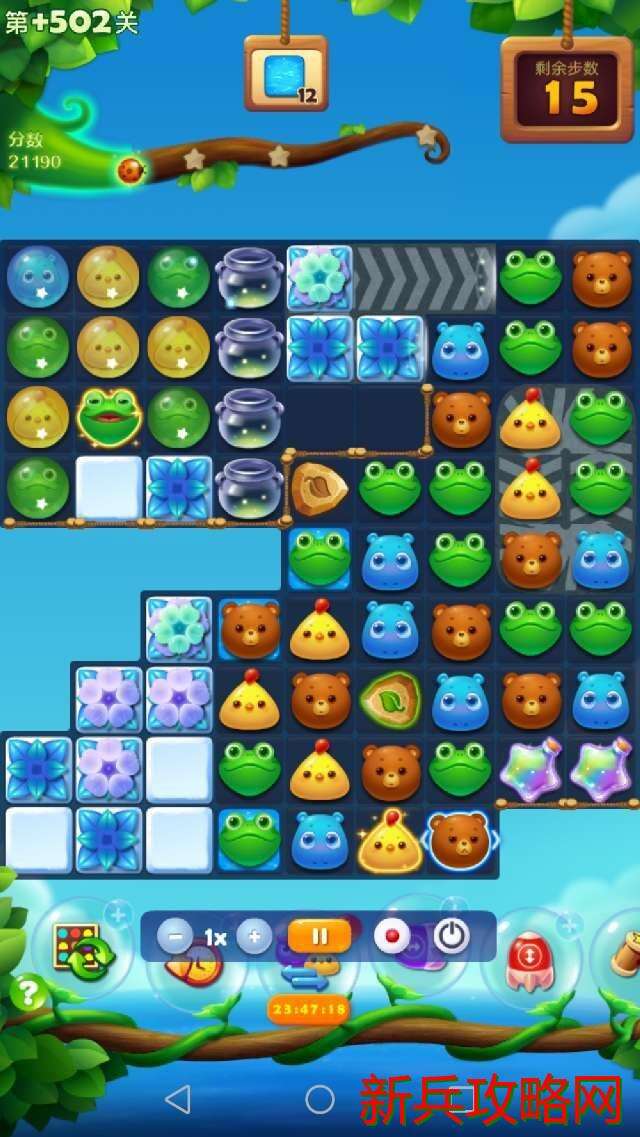Open the green question mark help
The width and height of the screenshot is (640, 1137).
pyautogui.click(x=28, y=992)
